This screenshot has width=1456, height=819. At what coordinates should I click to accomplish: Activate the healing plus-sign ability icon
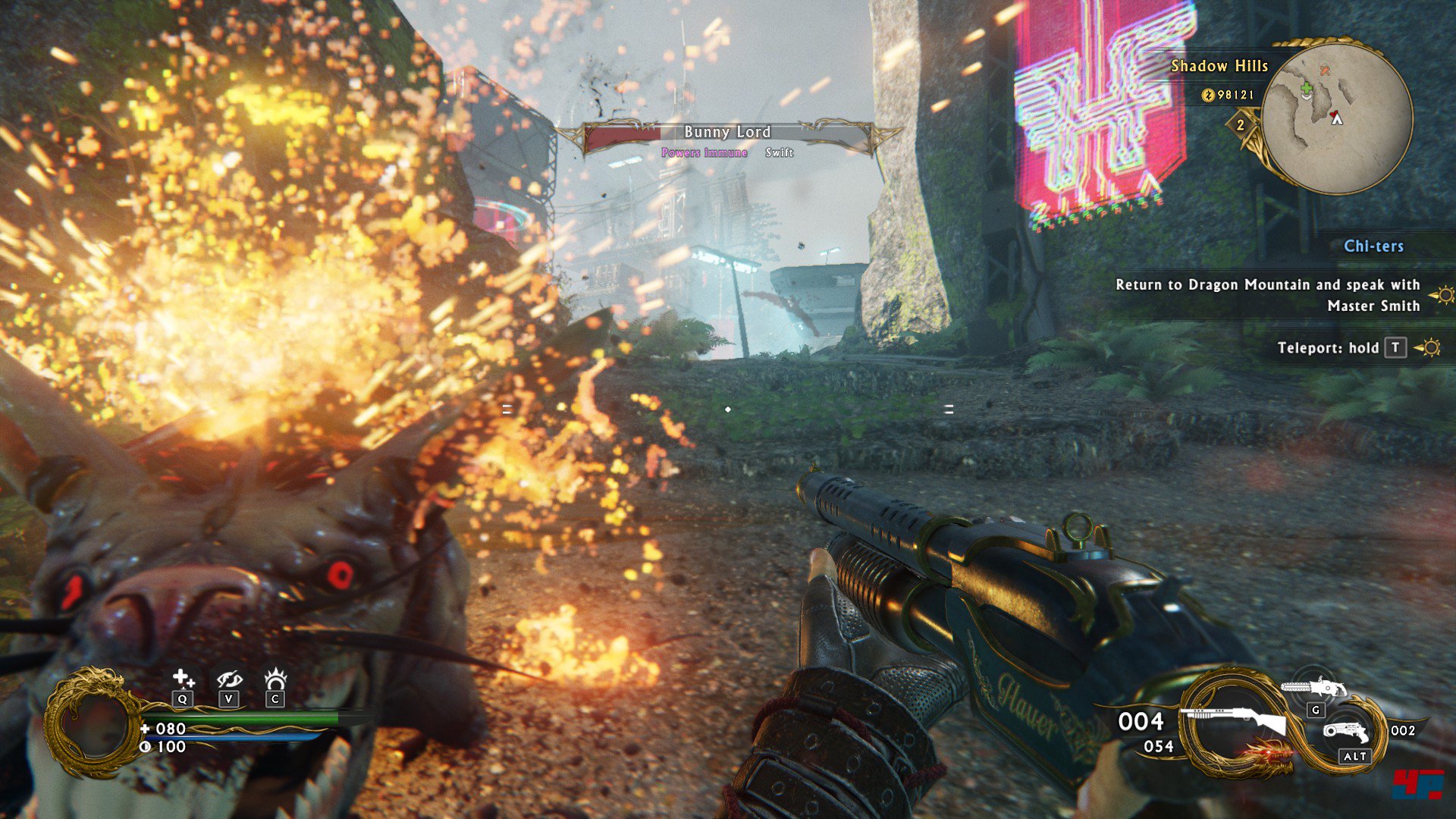coord(183,678)
